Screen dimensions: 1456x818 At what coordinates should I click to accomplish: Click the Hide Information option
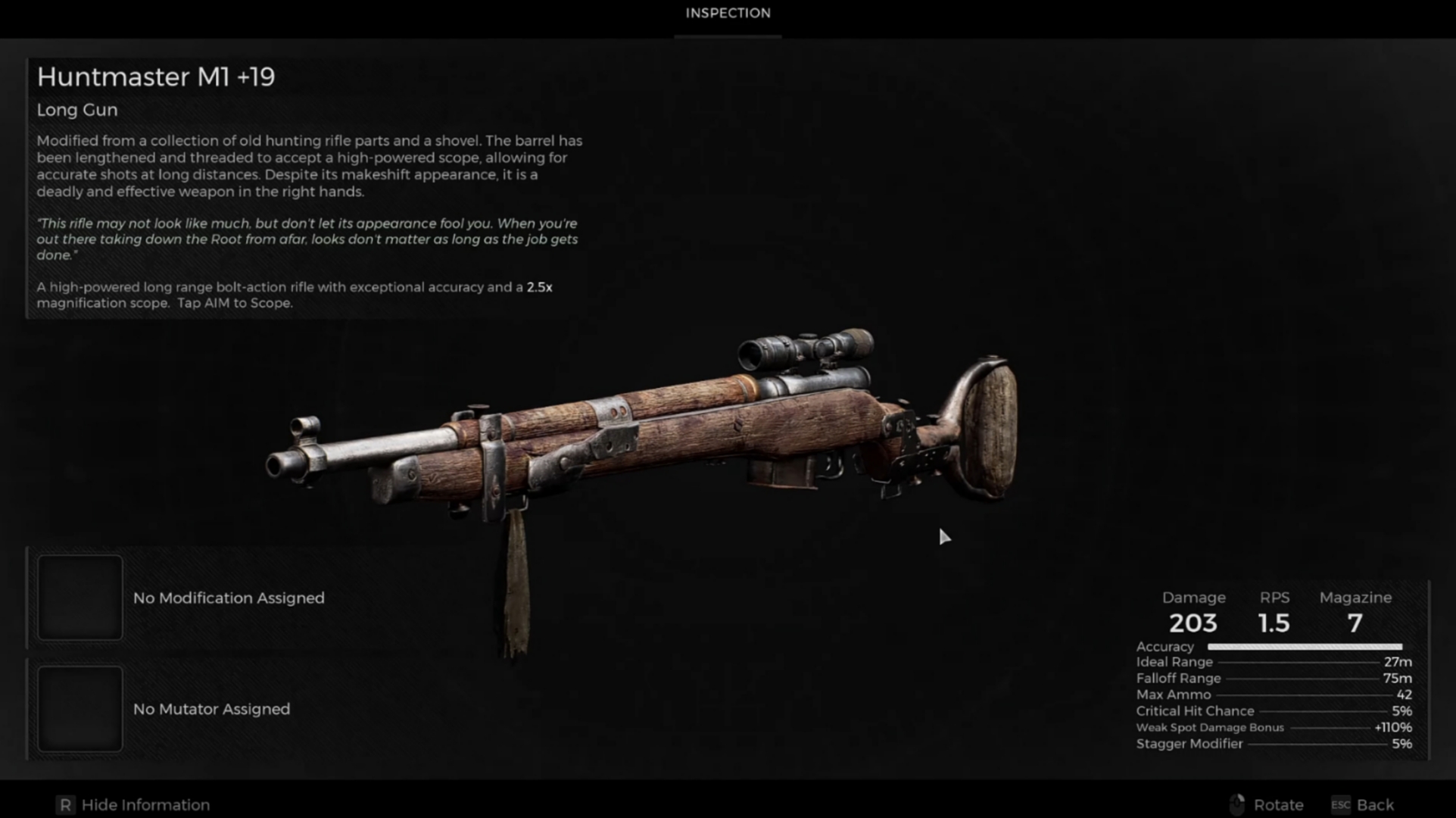click(x=133, y=804)
